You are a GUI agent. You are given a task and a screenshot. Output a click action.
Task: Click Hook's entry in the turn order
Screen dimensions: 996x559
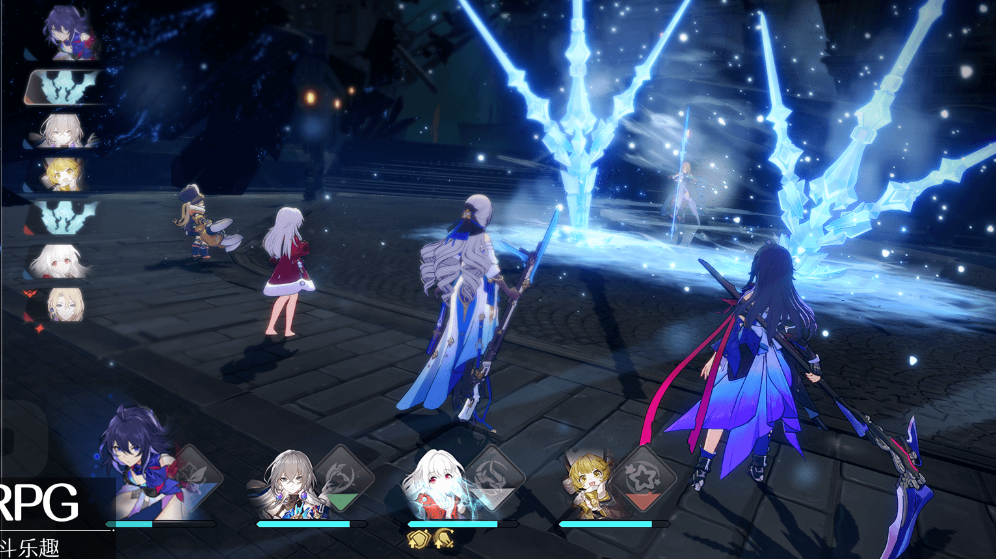pyautogui.click(x=62, y=174)
